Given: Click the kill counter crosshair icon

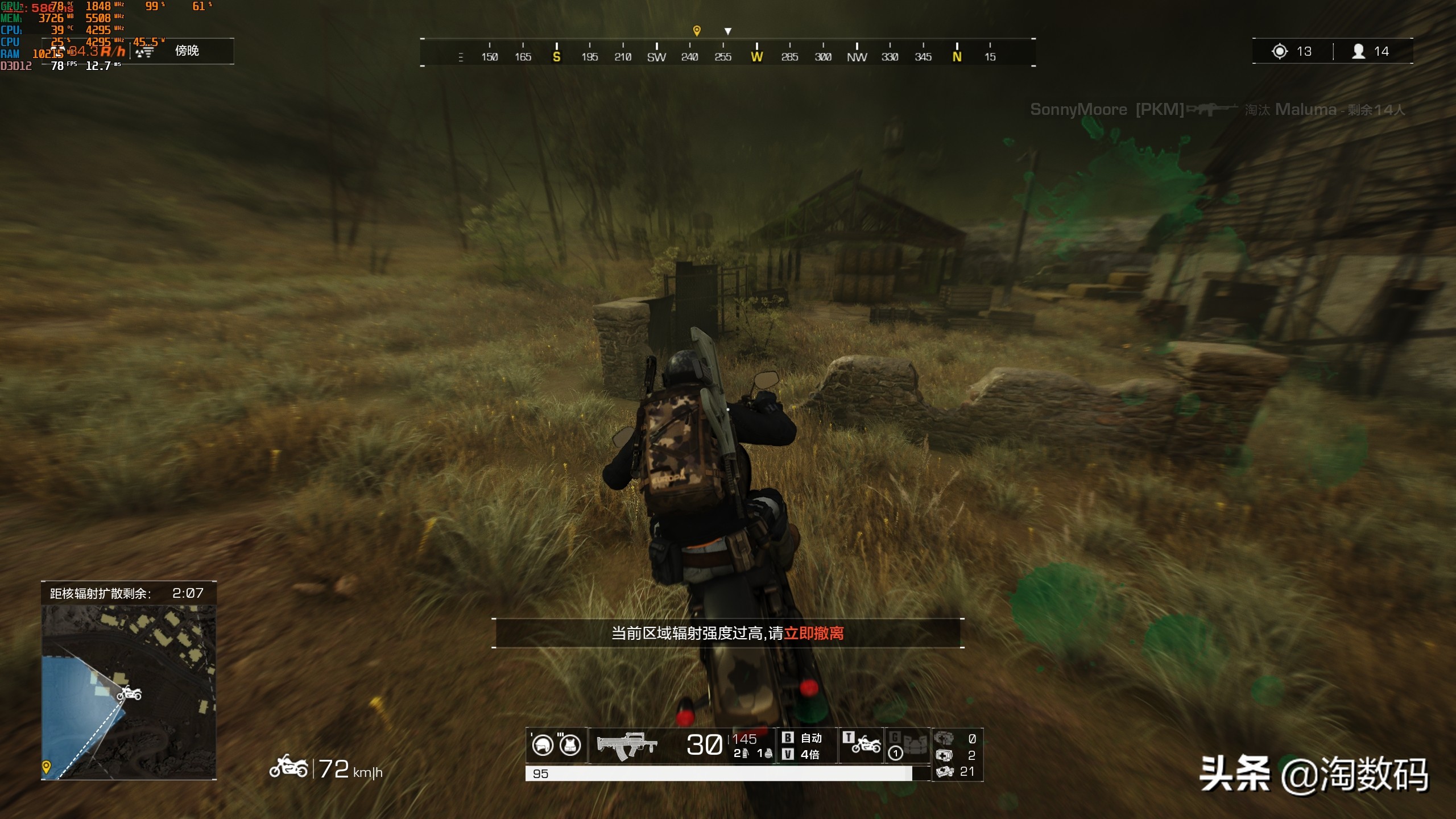Looking at the screenshot, I should click(x=1280, y=51).
